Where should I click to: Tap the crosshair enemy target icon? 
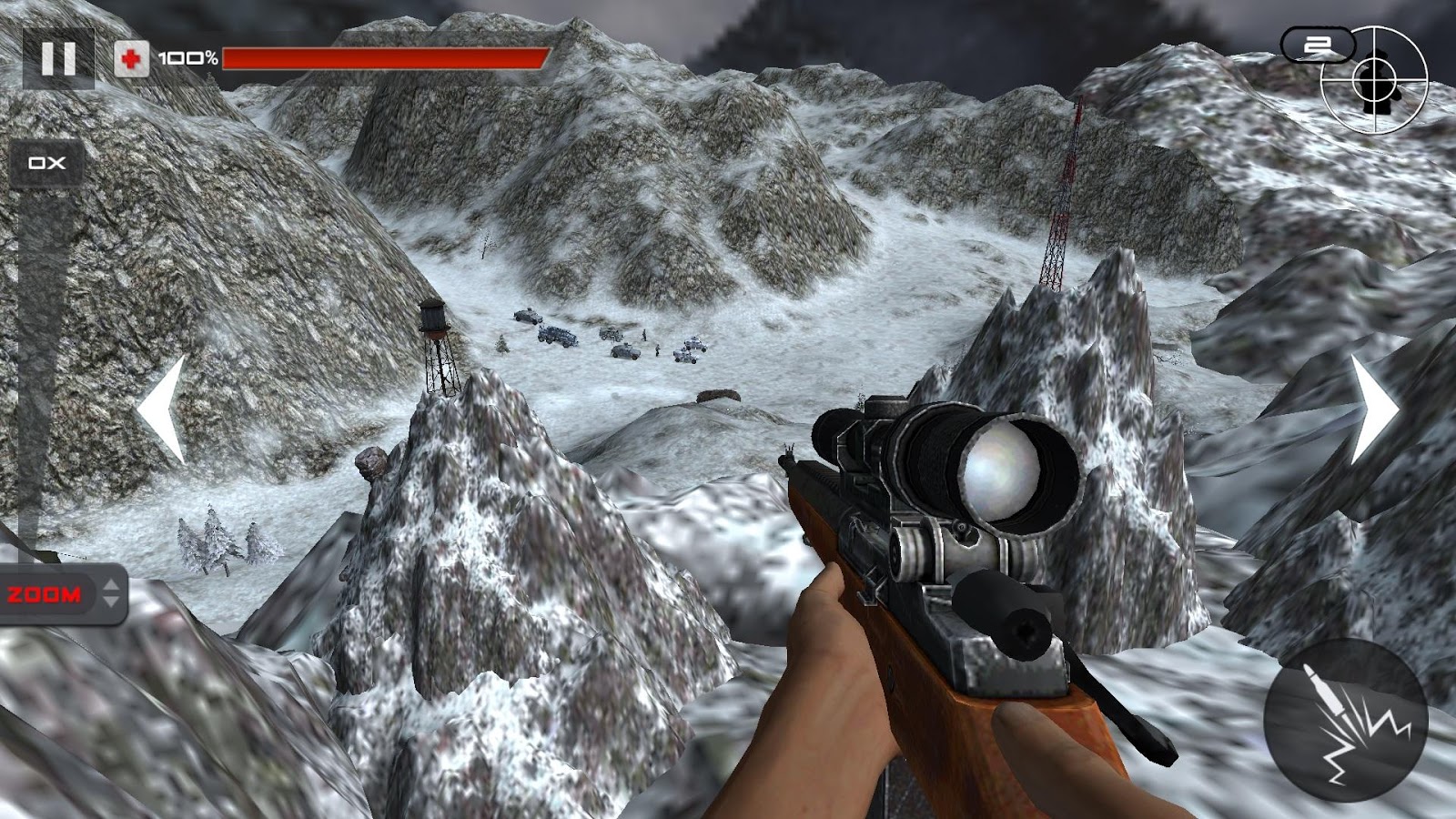1374,81
